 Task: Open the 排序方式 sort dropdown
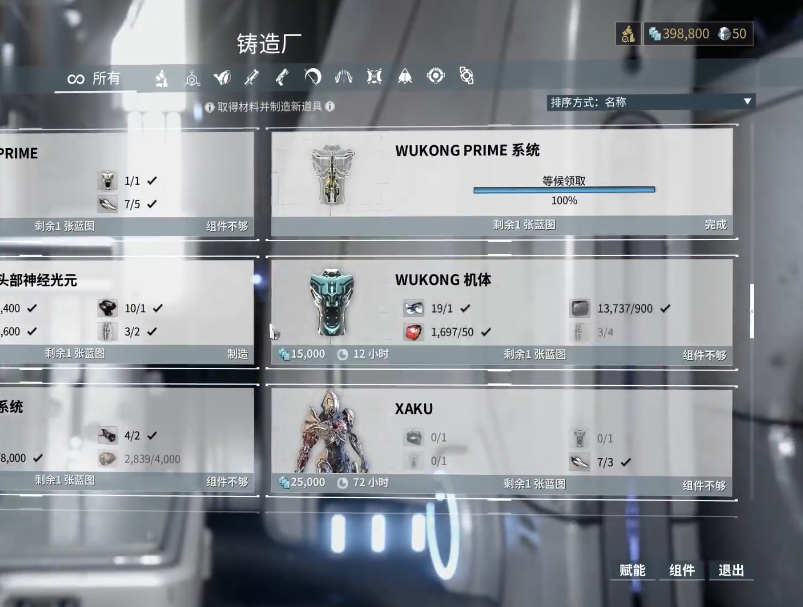650,102
